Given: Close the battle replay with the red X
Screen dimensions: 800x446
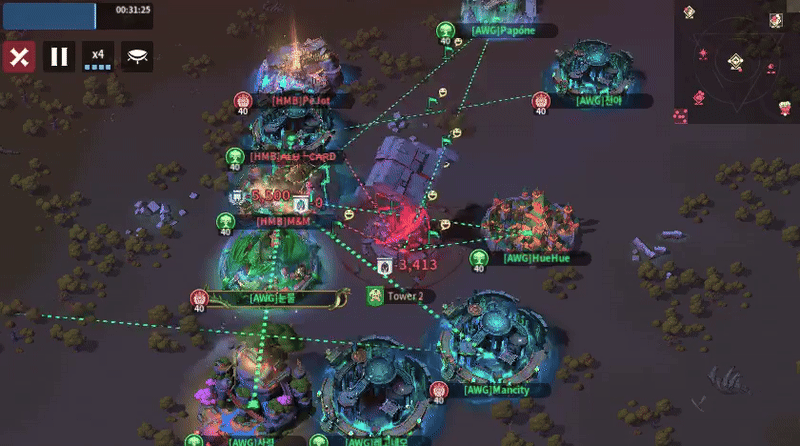Looking at the screenshot, I should [19, 56].
